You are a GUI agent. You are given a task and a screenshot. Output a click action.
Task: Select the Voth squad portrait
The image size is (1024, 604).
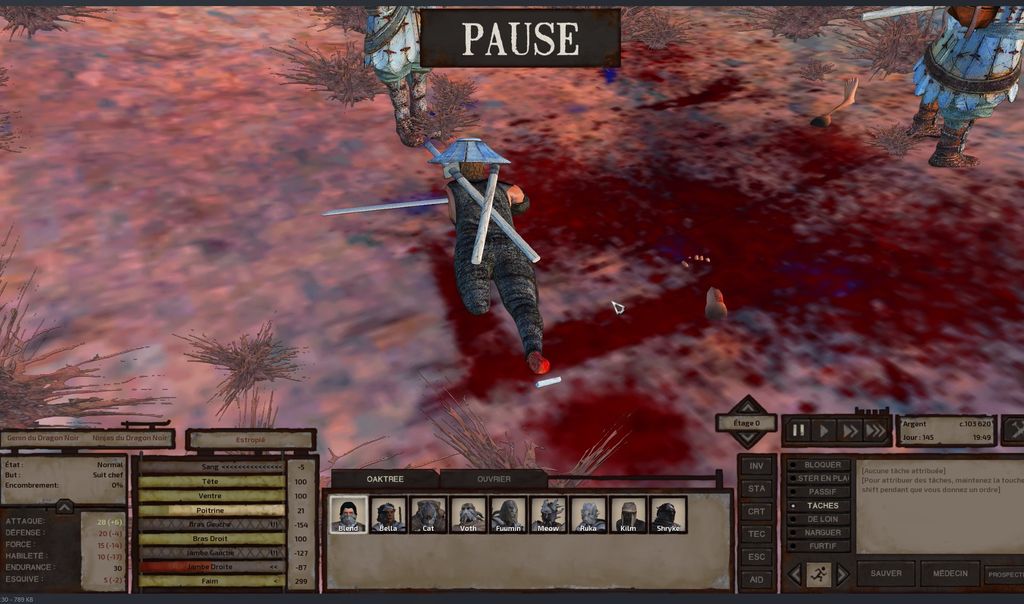[x=468, y=514]
